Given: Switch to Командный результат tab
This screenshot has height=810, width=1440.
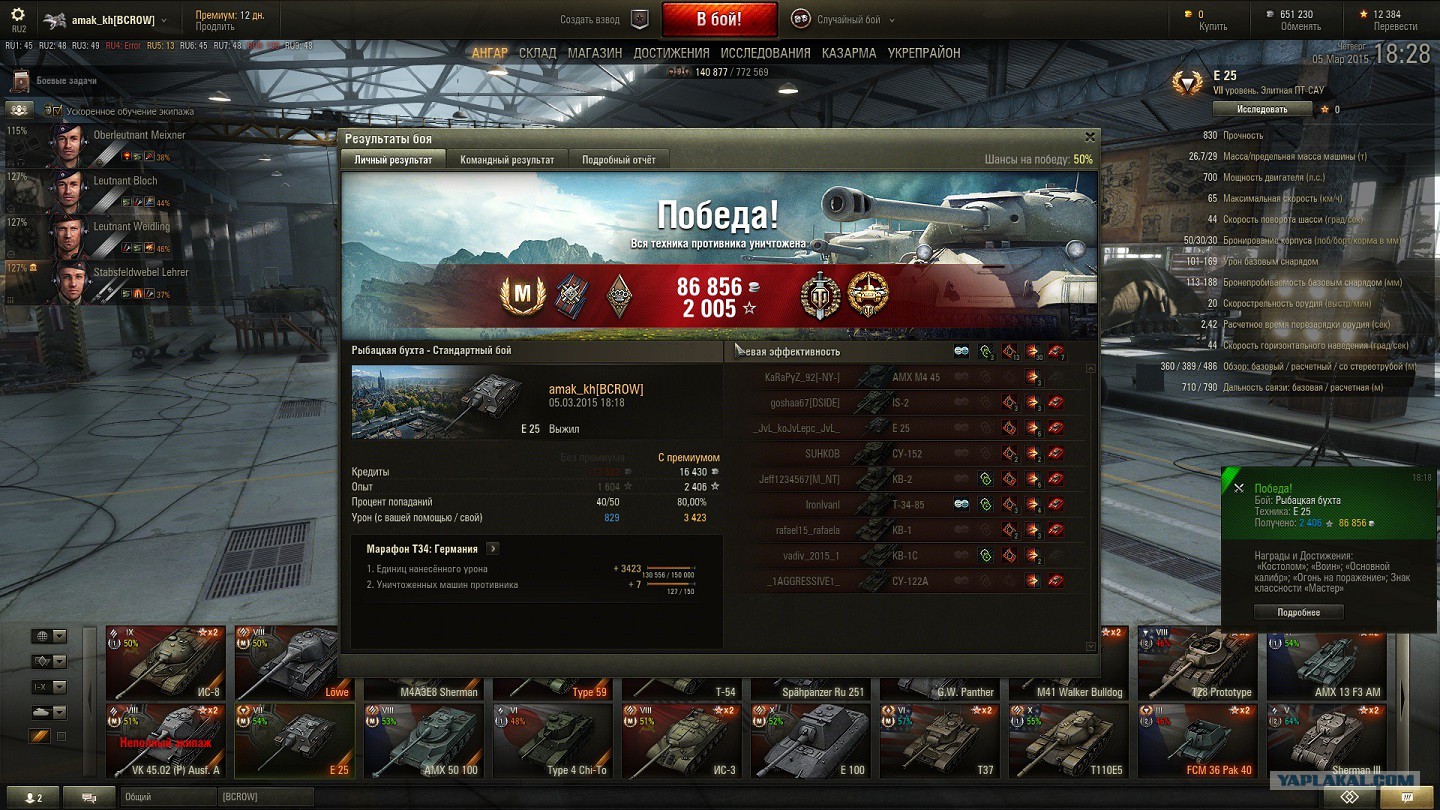Looking at the screenshot, I should (x=506, y=160).
